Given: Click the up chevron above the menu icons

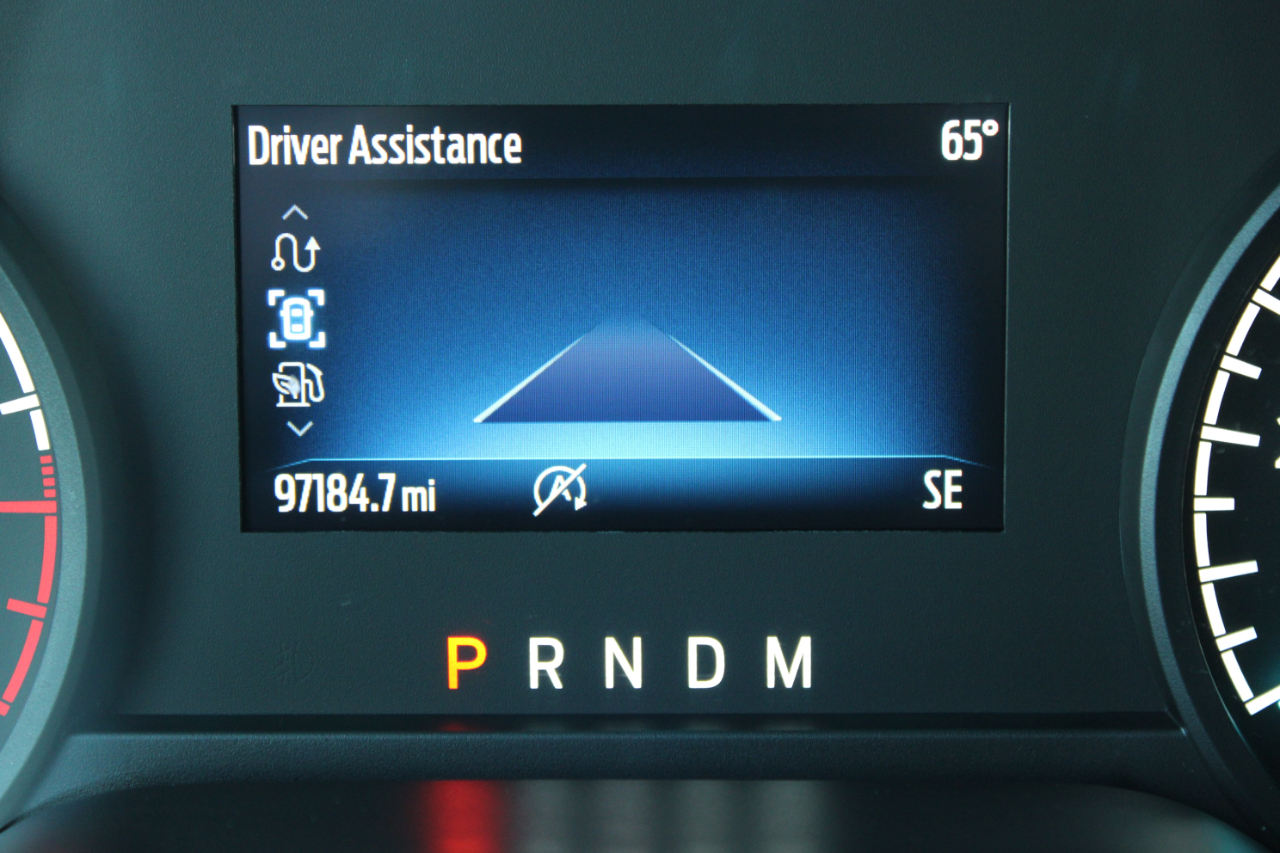Looking at the screenshot, I should 297,212.
